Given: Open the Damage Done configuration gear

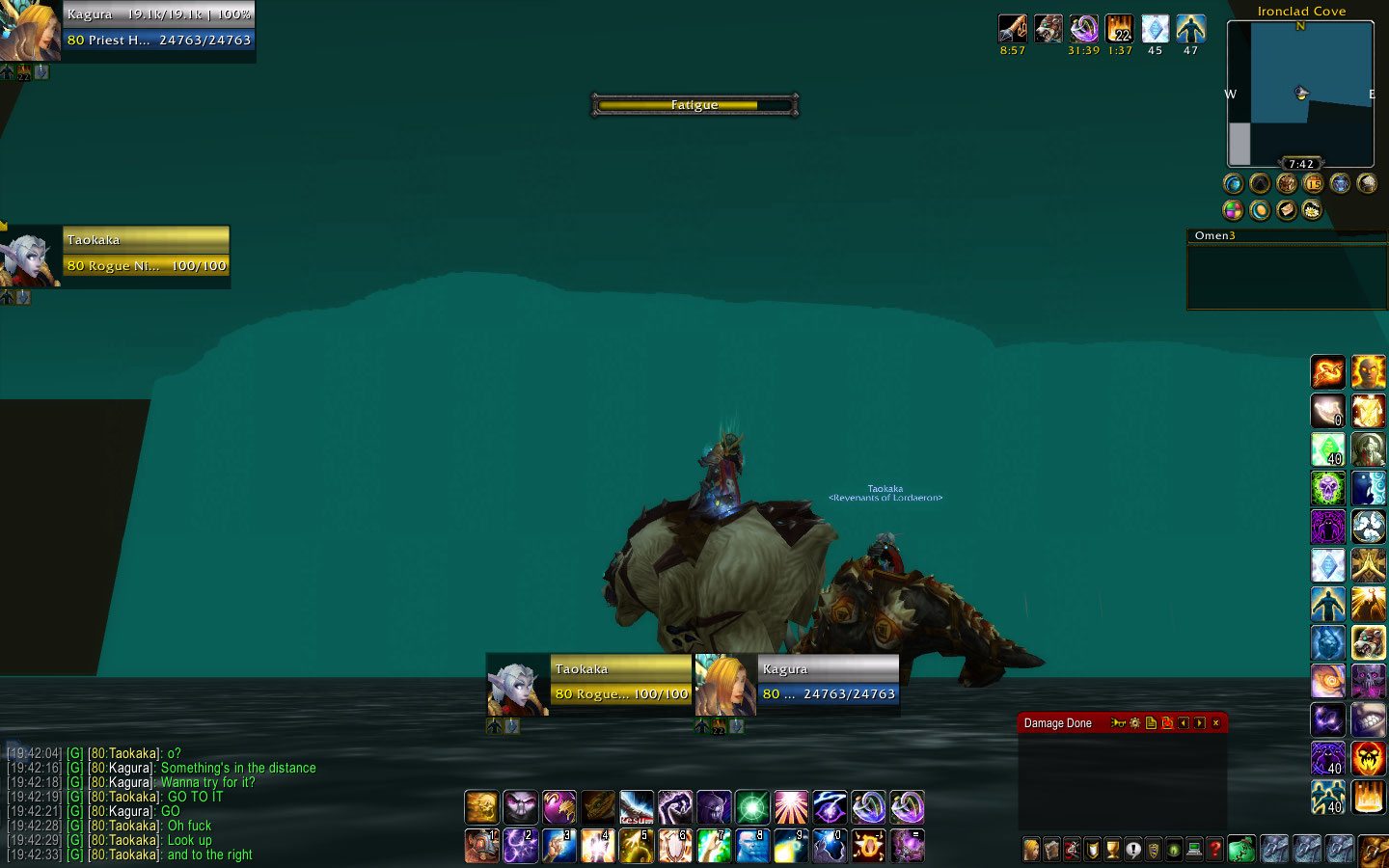Looking at the screenshot, I should (1134, 723).
